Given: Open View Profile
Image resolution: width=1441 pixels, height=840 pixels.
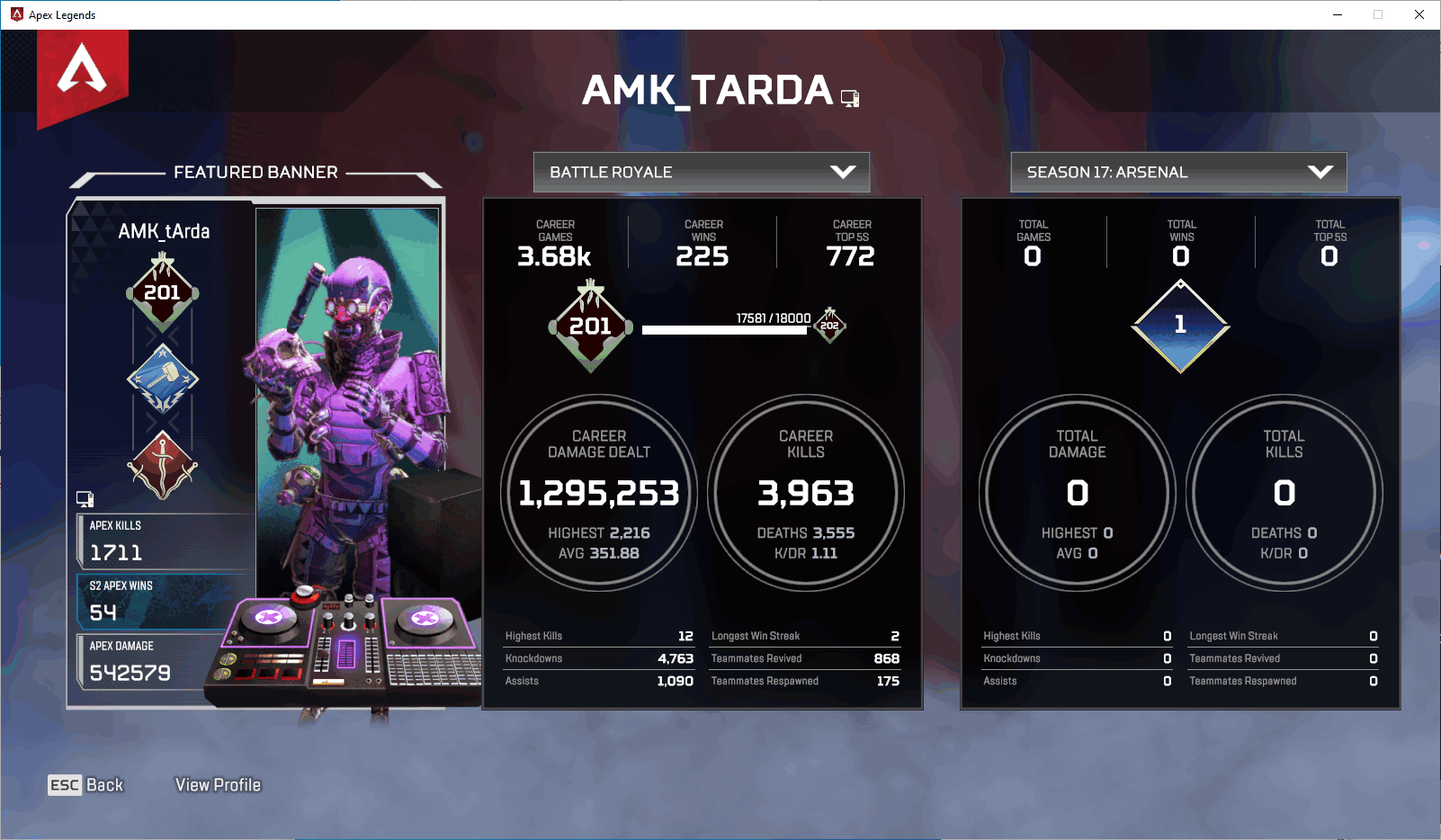Looking at the screenshot, I should [217, 784].
